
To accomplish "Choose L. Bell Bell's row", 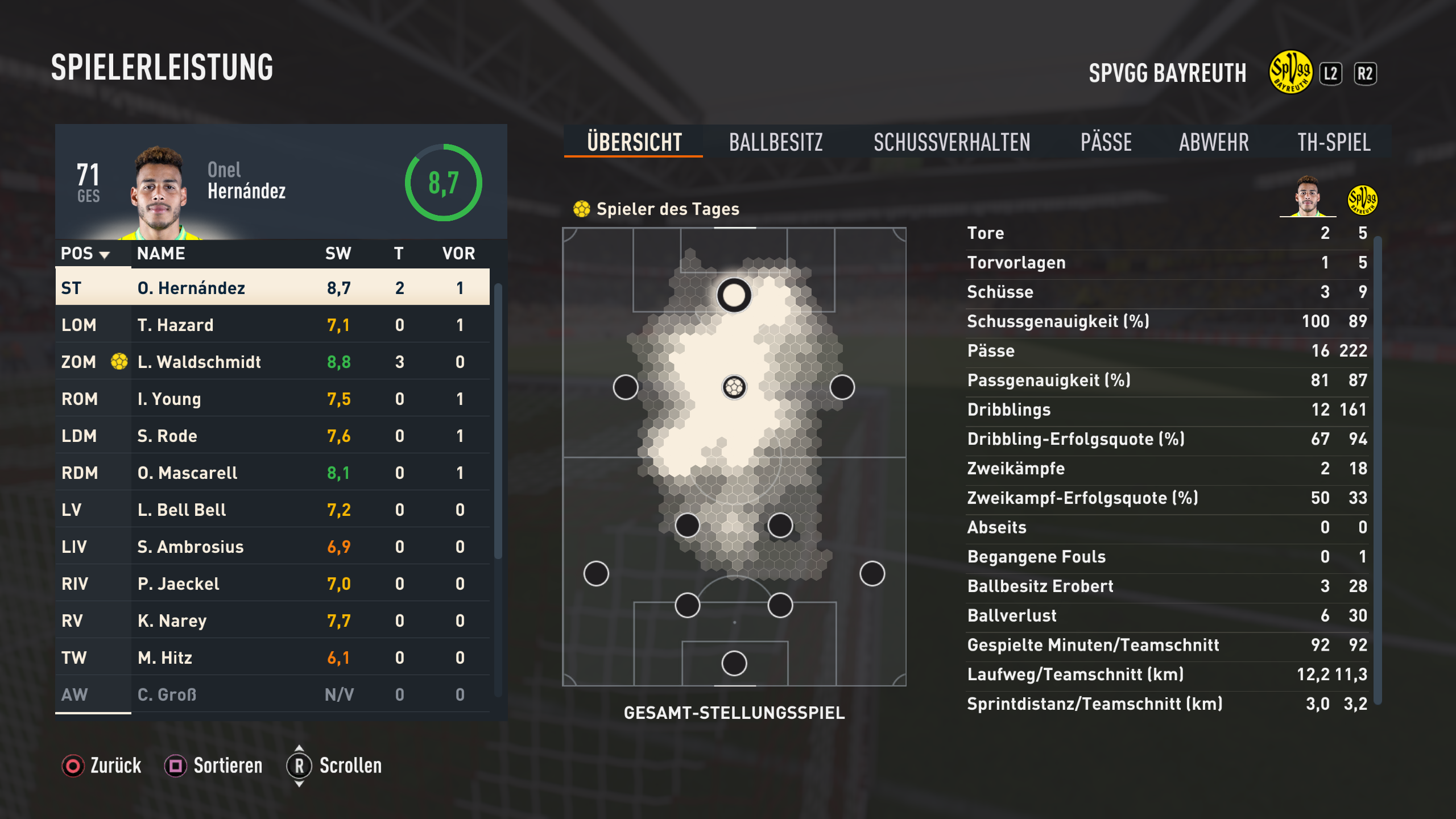I will 272,510.
